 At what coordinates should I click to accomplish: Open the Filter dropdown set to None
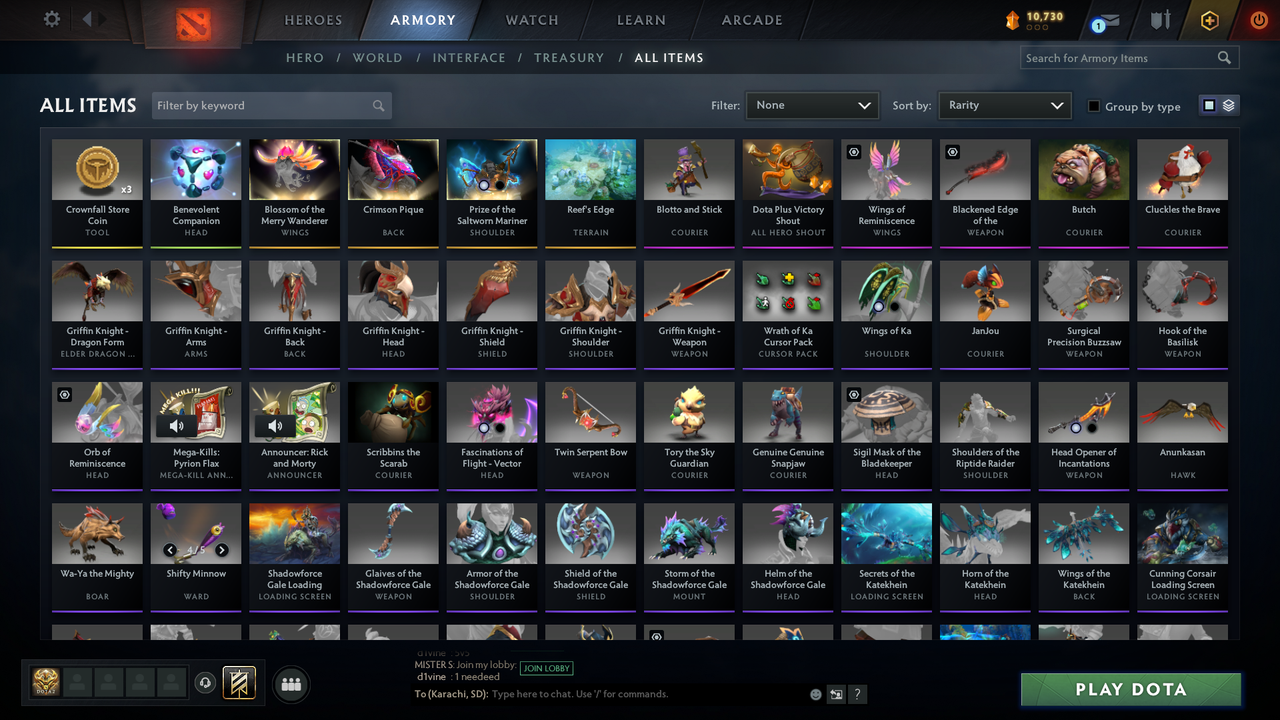(811, 104)
